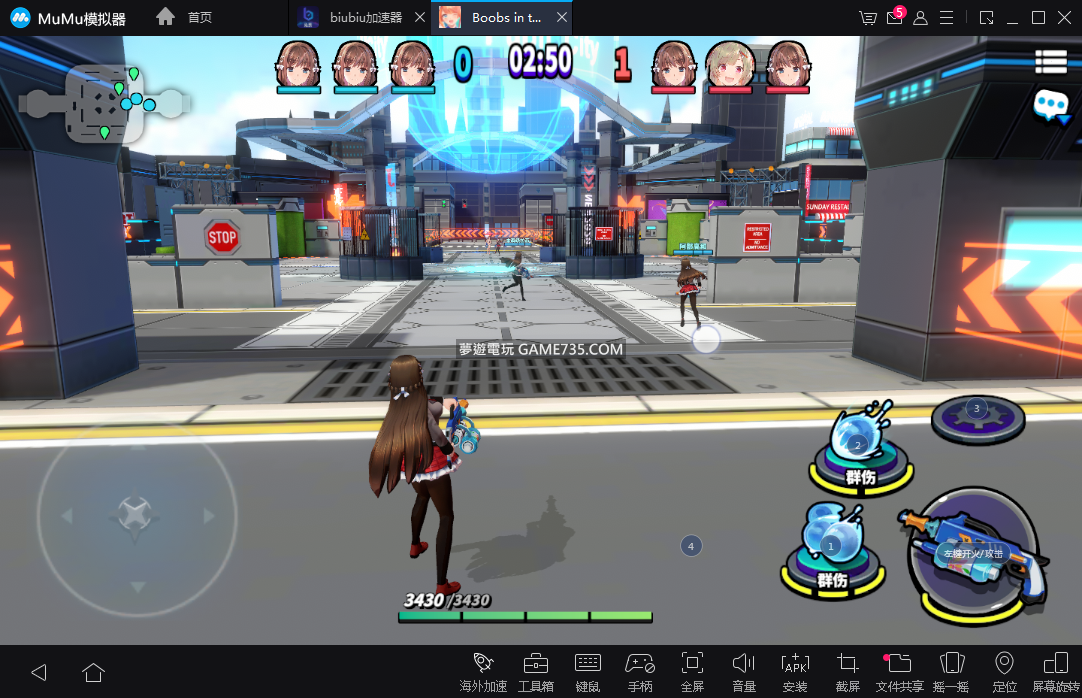Trigger the gear skill button numbered 3

click(x=977, y=416)
